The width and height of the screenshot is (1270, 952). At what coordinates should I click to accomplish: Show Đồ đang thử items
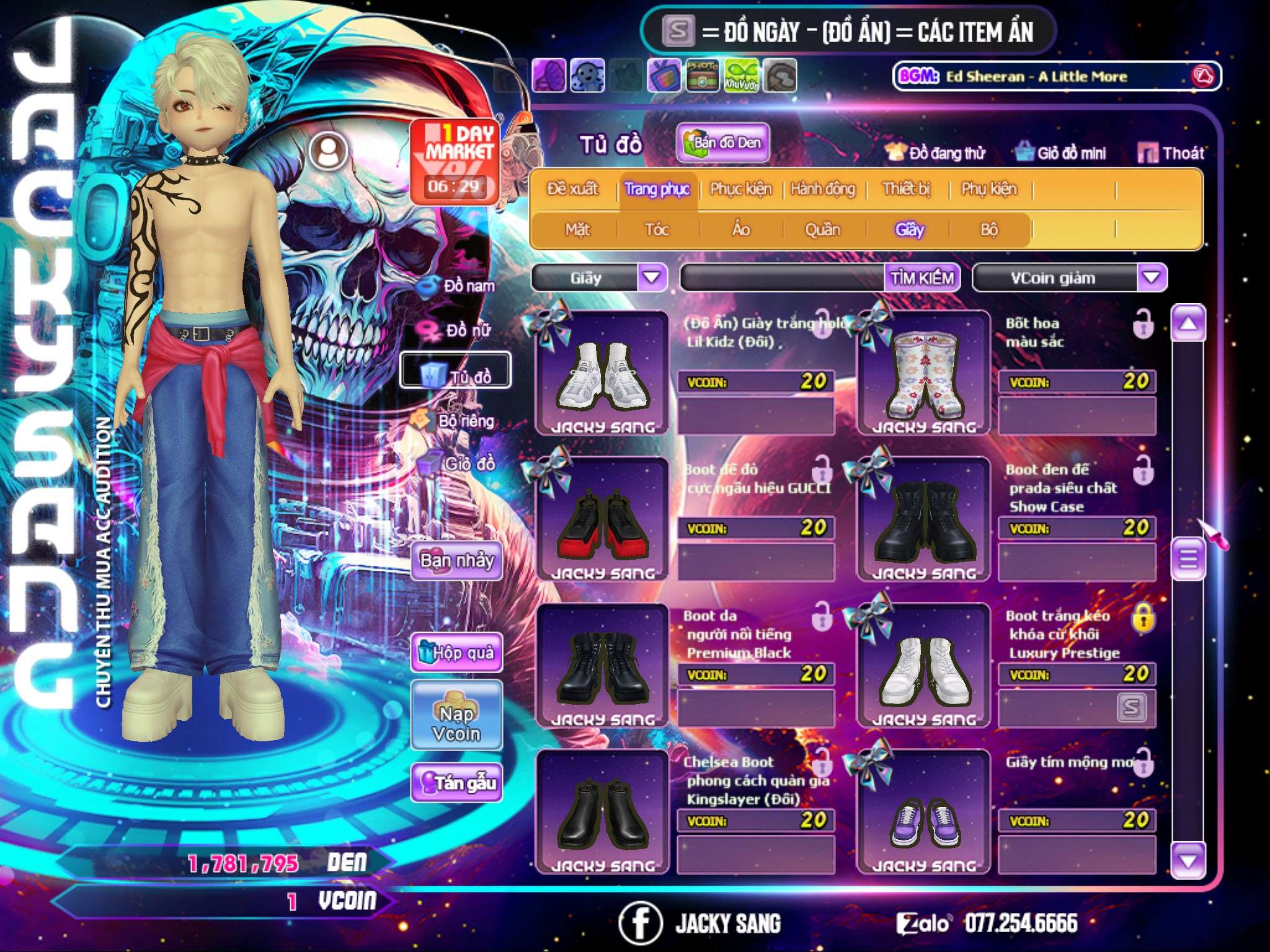pyautogui.click(x=935, y=153)
